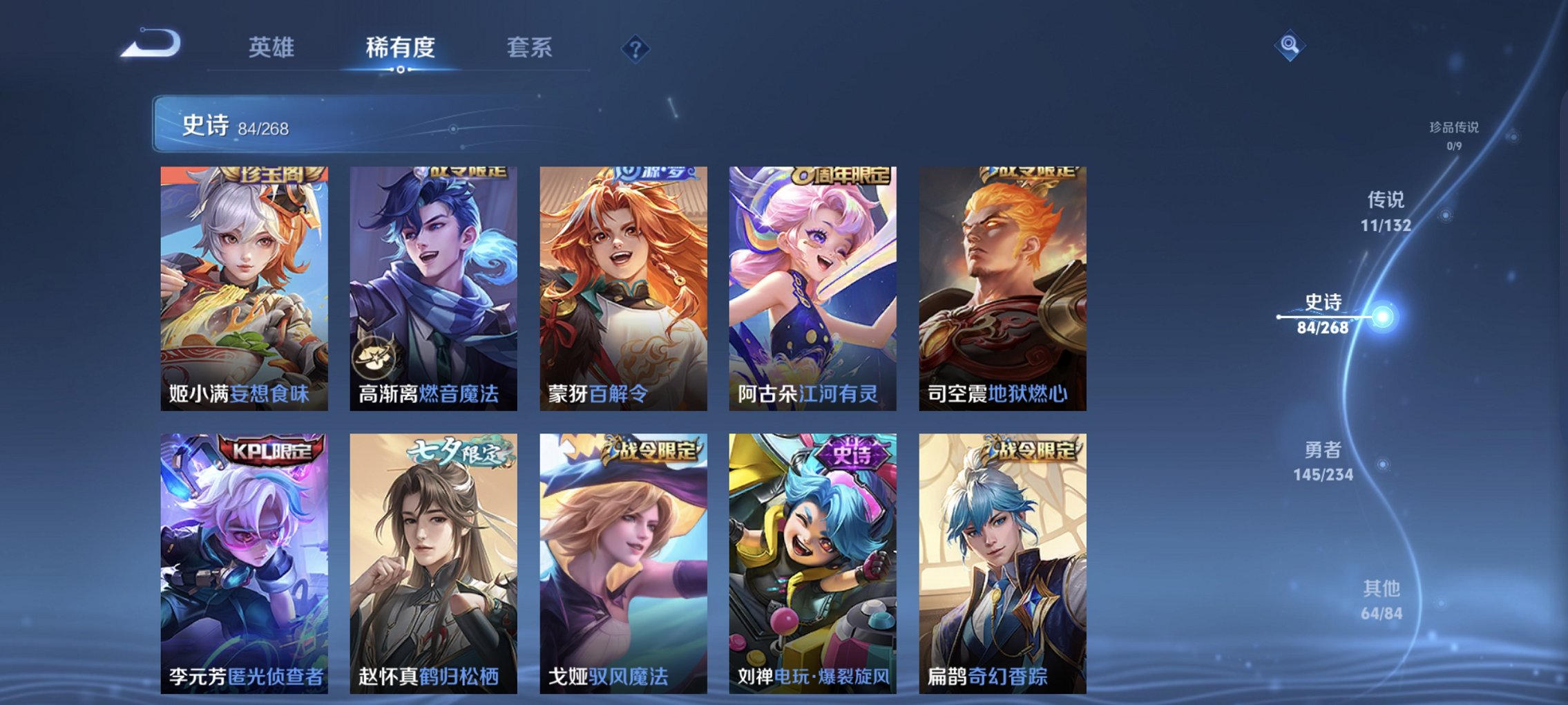Select the 珍品传说 rarity node
Viewport: 1568px width, 705px height.
coord(1455,129)
